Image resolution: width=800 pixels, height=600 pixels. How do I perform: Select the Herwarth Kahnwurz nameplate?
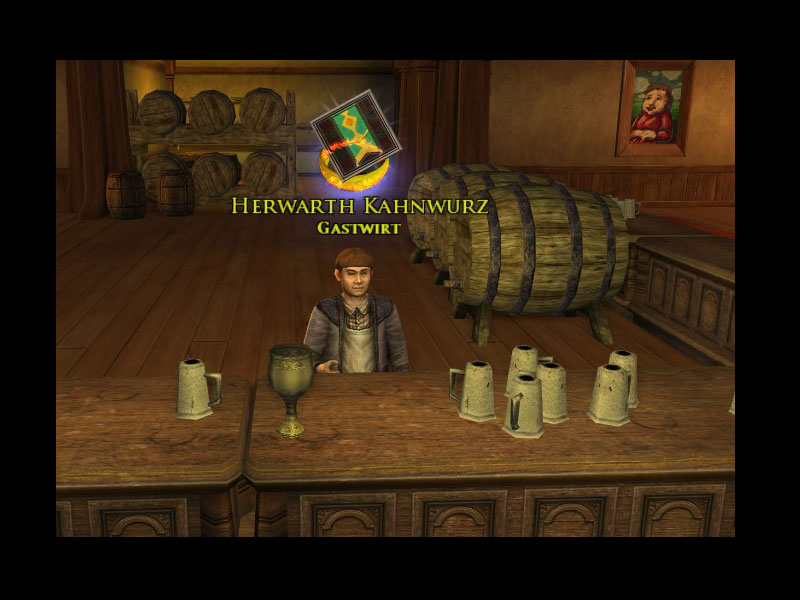click(x=359, y=206)
